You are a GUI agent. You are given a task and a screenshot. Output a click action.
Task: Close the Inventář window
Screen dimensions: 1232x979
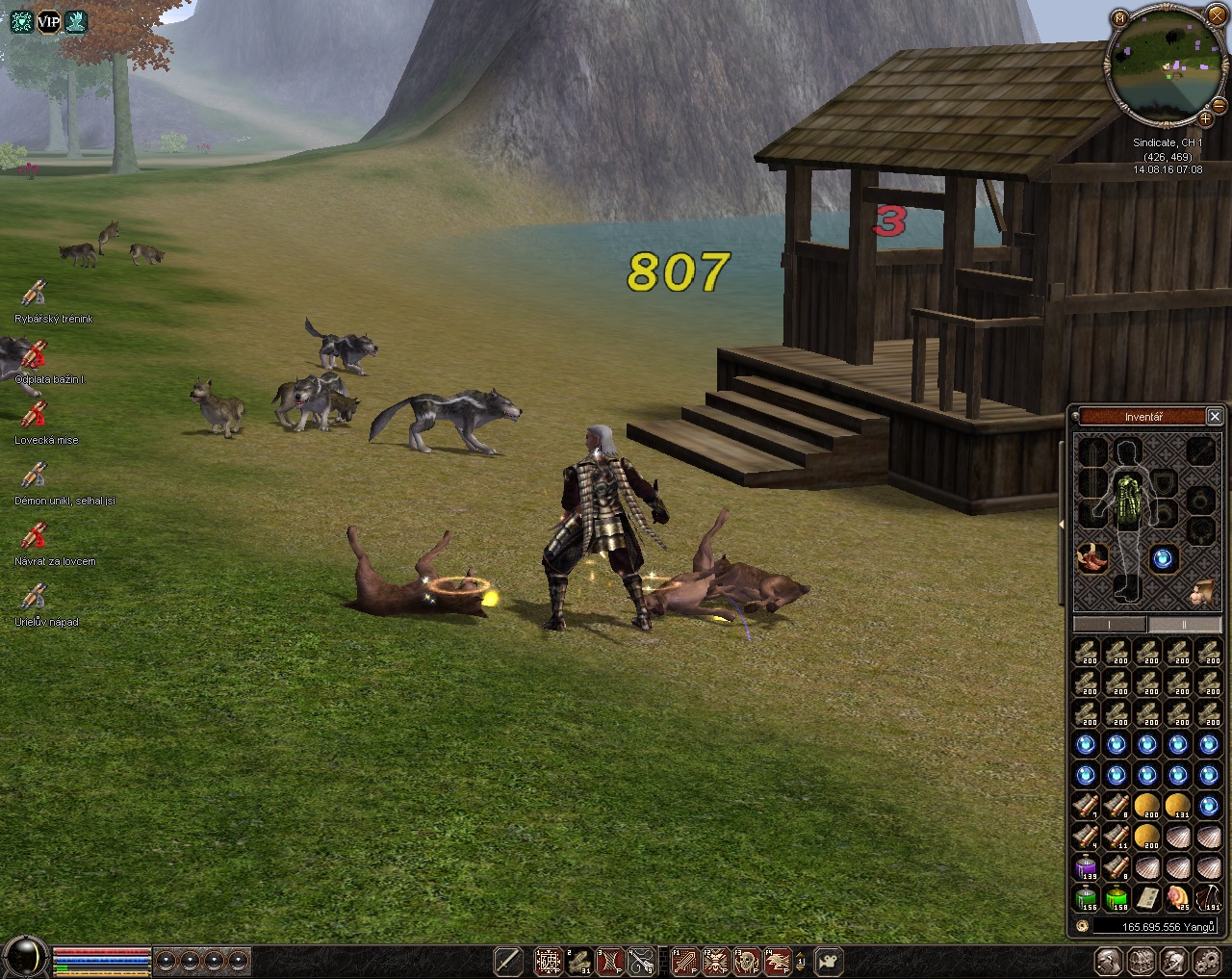click(1215, 416)
